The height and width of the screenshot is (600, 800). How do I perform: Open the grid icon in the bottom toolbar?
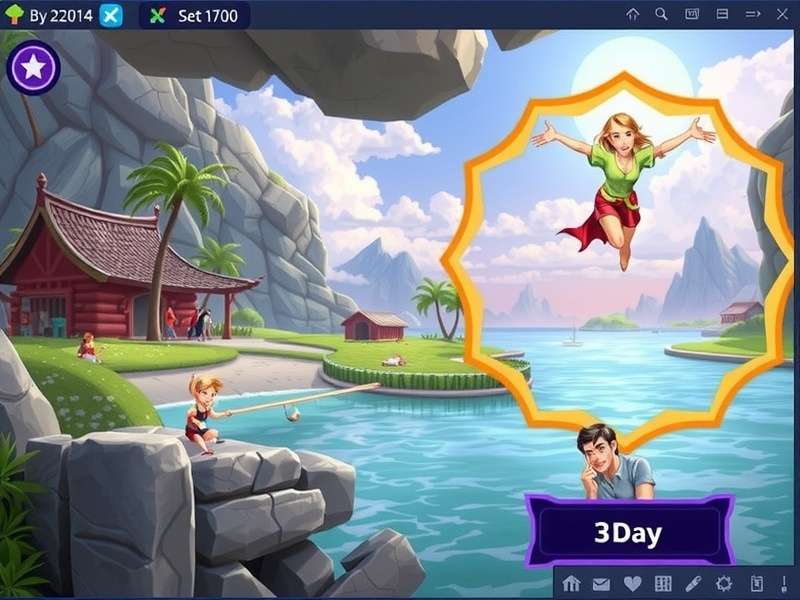click(x=662, y=584)
